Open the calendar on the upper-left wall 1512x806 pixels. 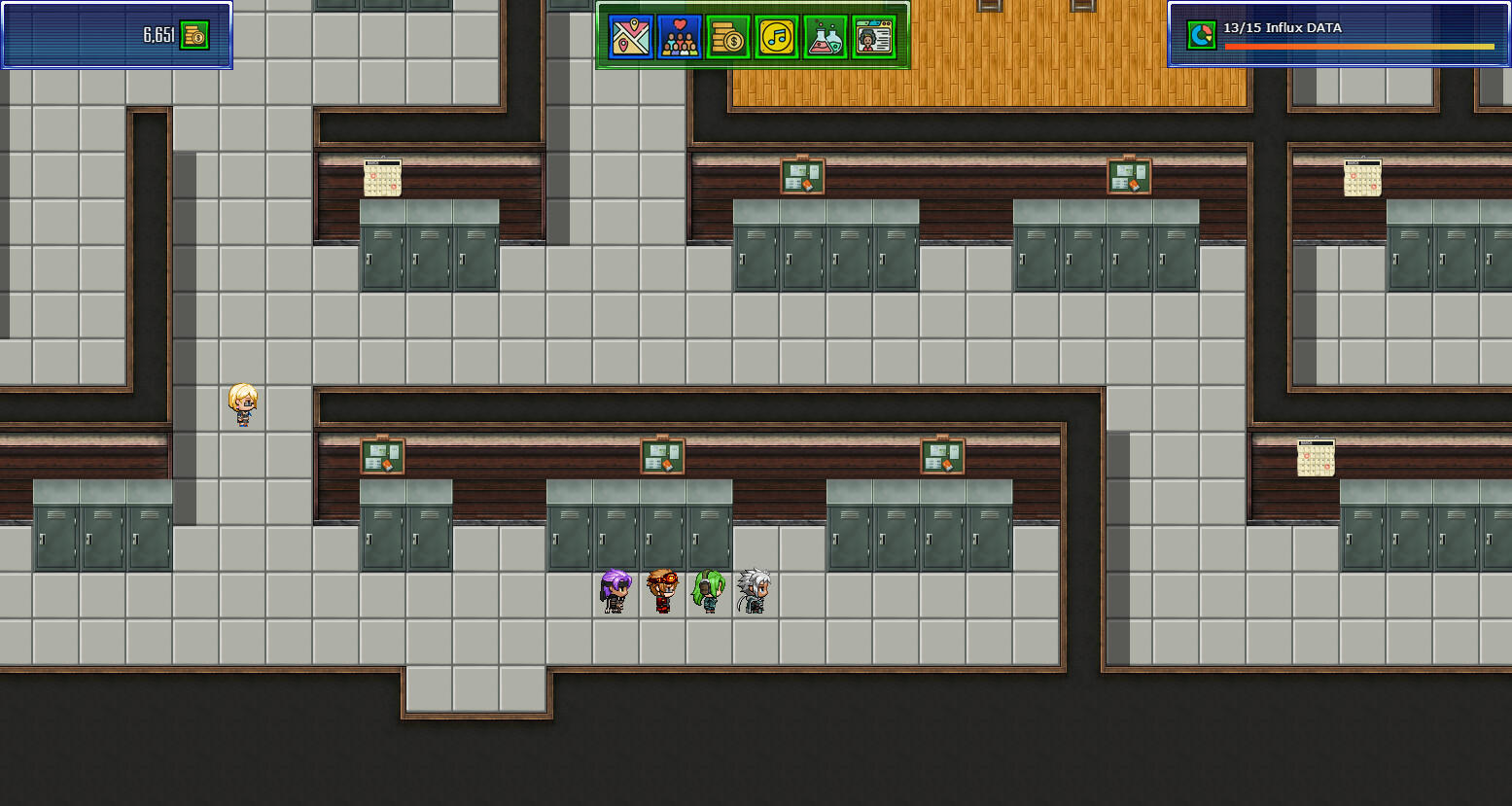pyautogui.click(x=383, y=177)
